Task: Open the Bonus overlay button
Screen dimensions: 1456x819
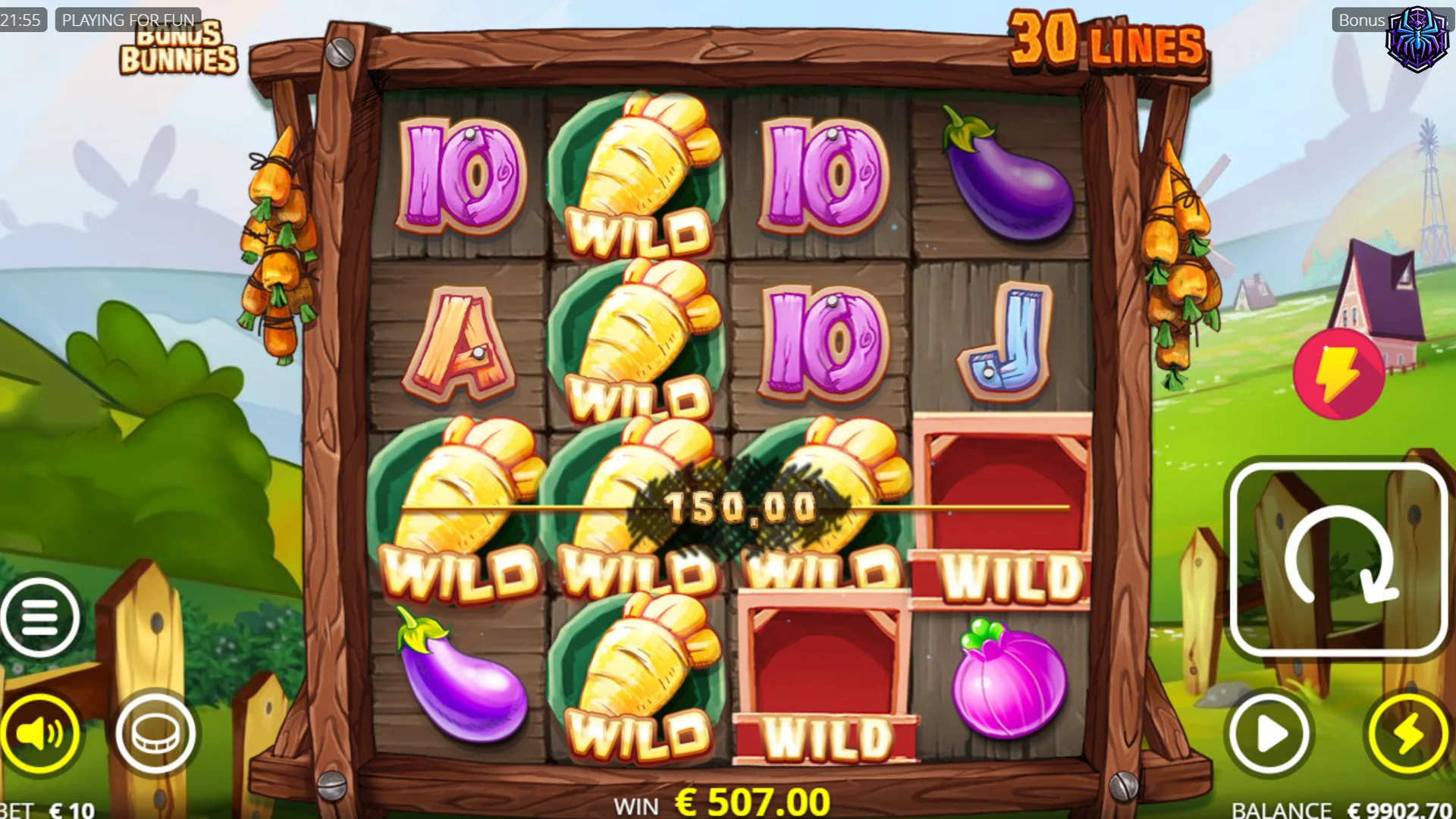Action: tap(1361, 20)
